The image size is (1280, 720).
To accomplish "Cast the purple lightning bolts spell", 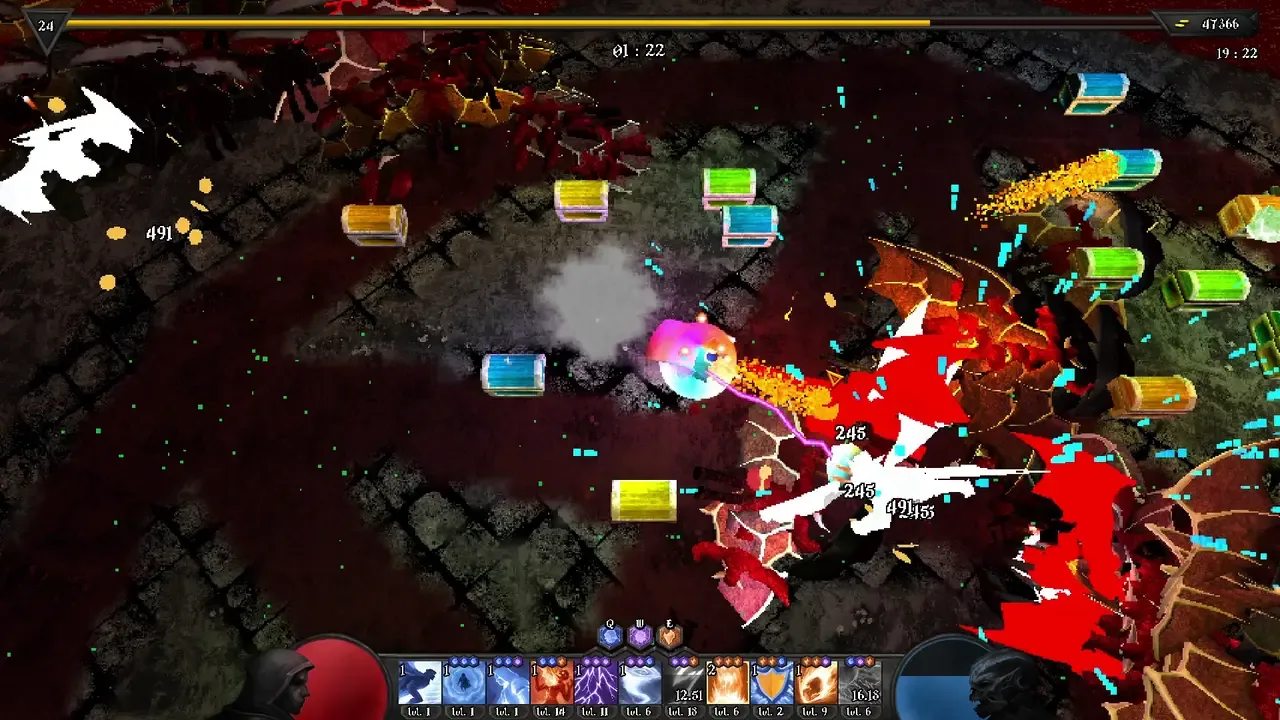I will tap(596, 684).
